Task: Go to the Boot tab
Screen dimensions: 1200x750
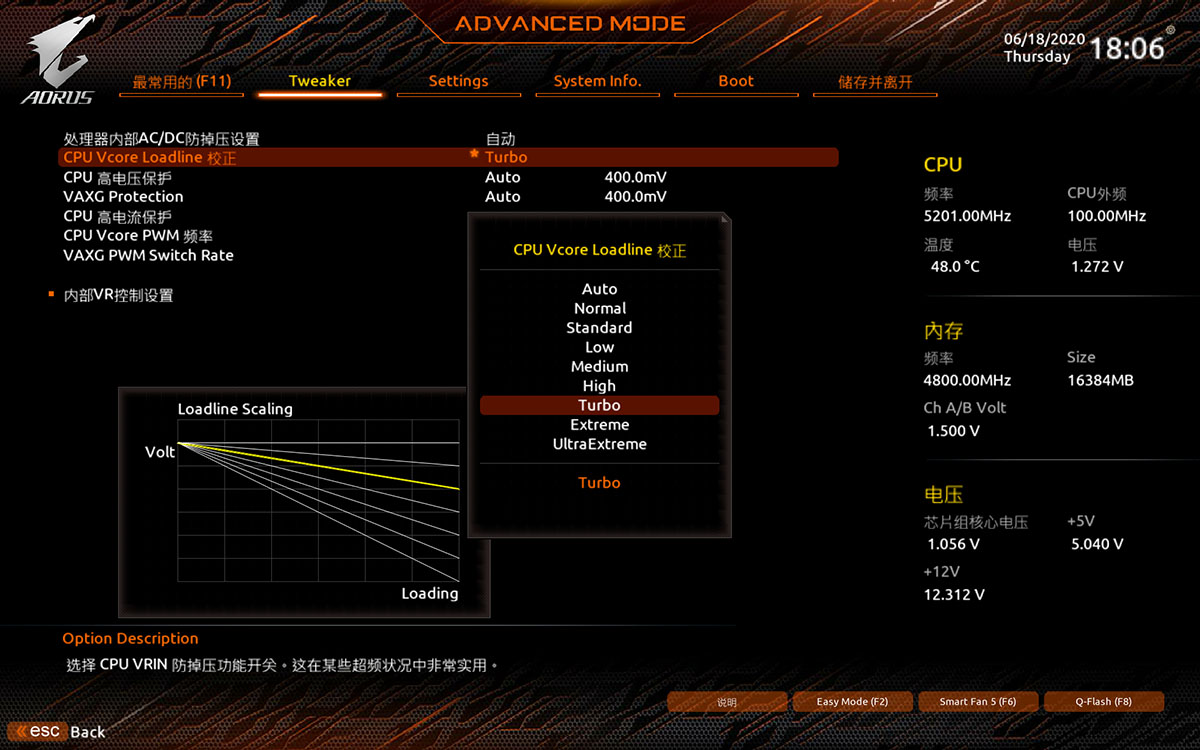Action: click(x=736, y=81)
